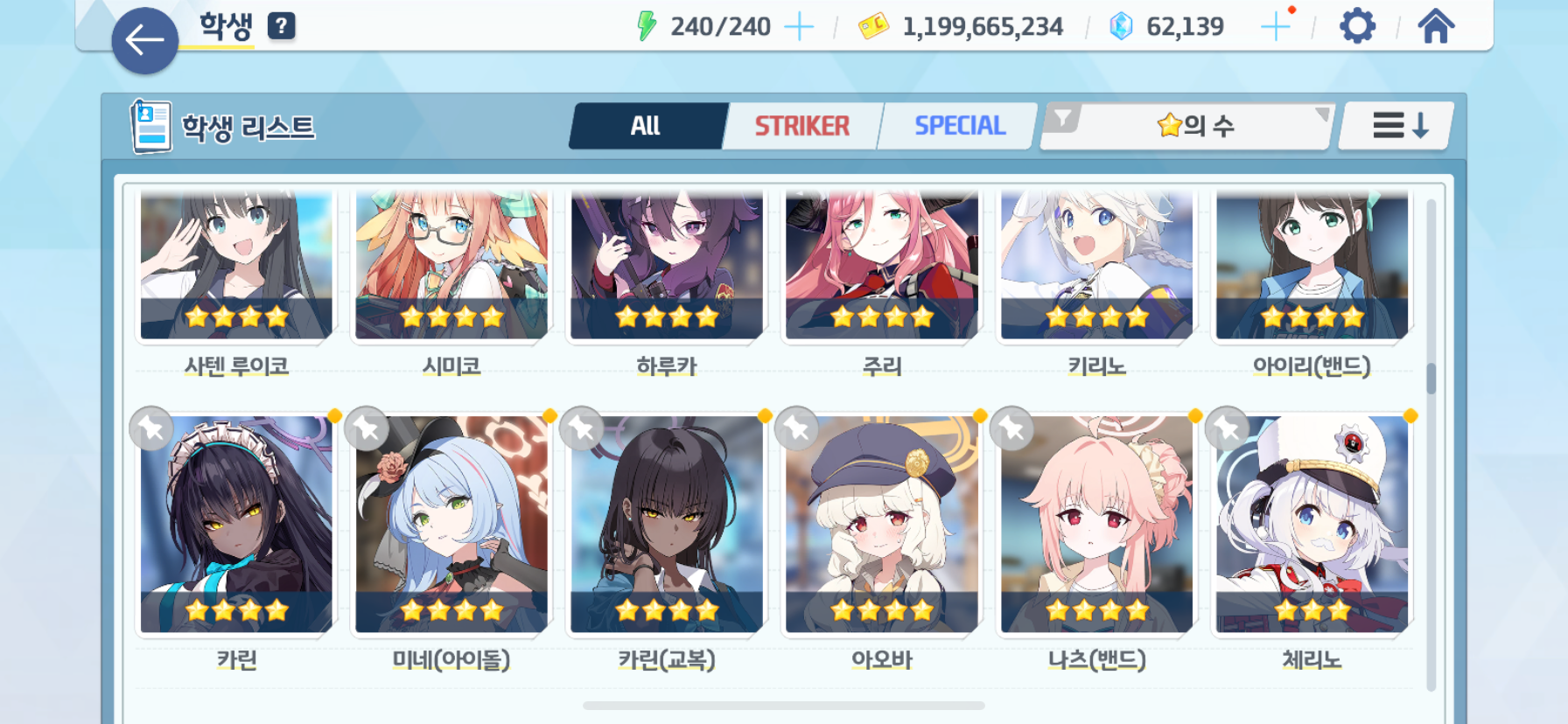This screenshot has height=724, width=1568.
Task: Select 아오바 from the student list
Action: tap(881, 525)
